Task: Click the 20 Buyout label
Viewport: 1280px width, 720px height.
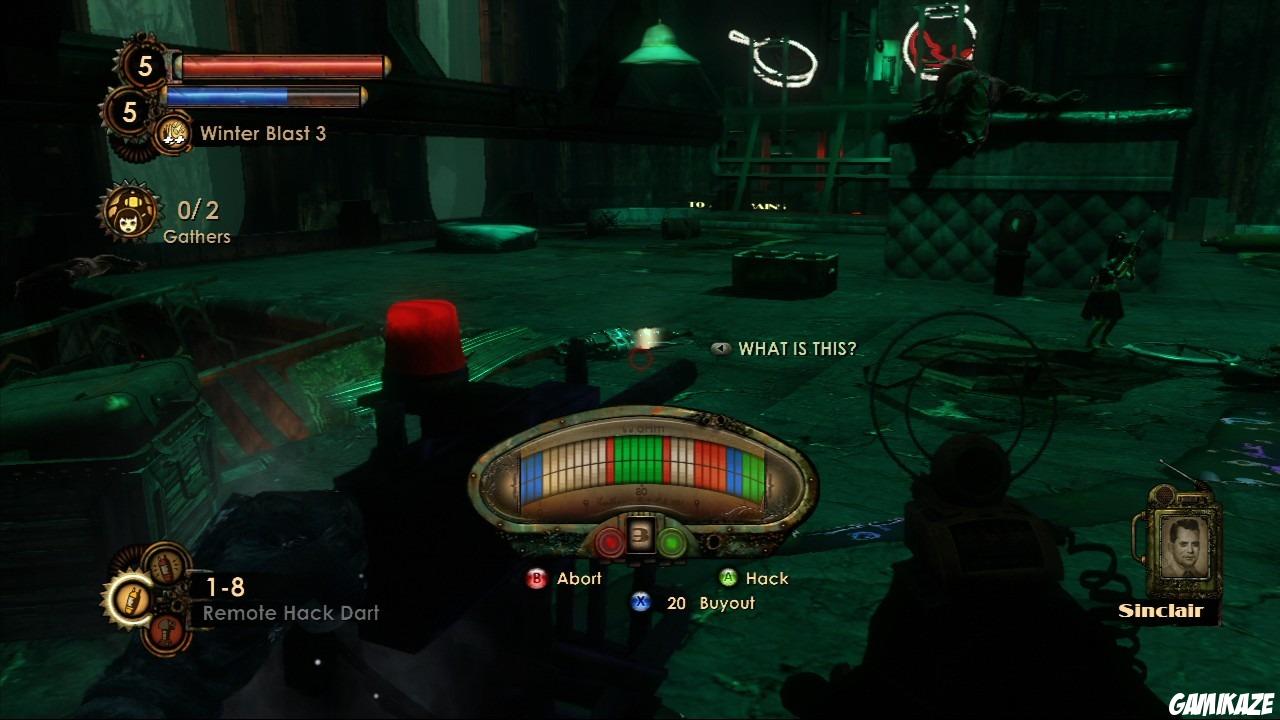Action: point(712,603)
